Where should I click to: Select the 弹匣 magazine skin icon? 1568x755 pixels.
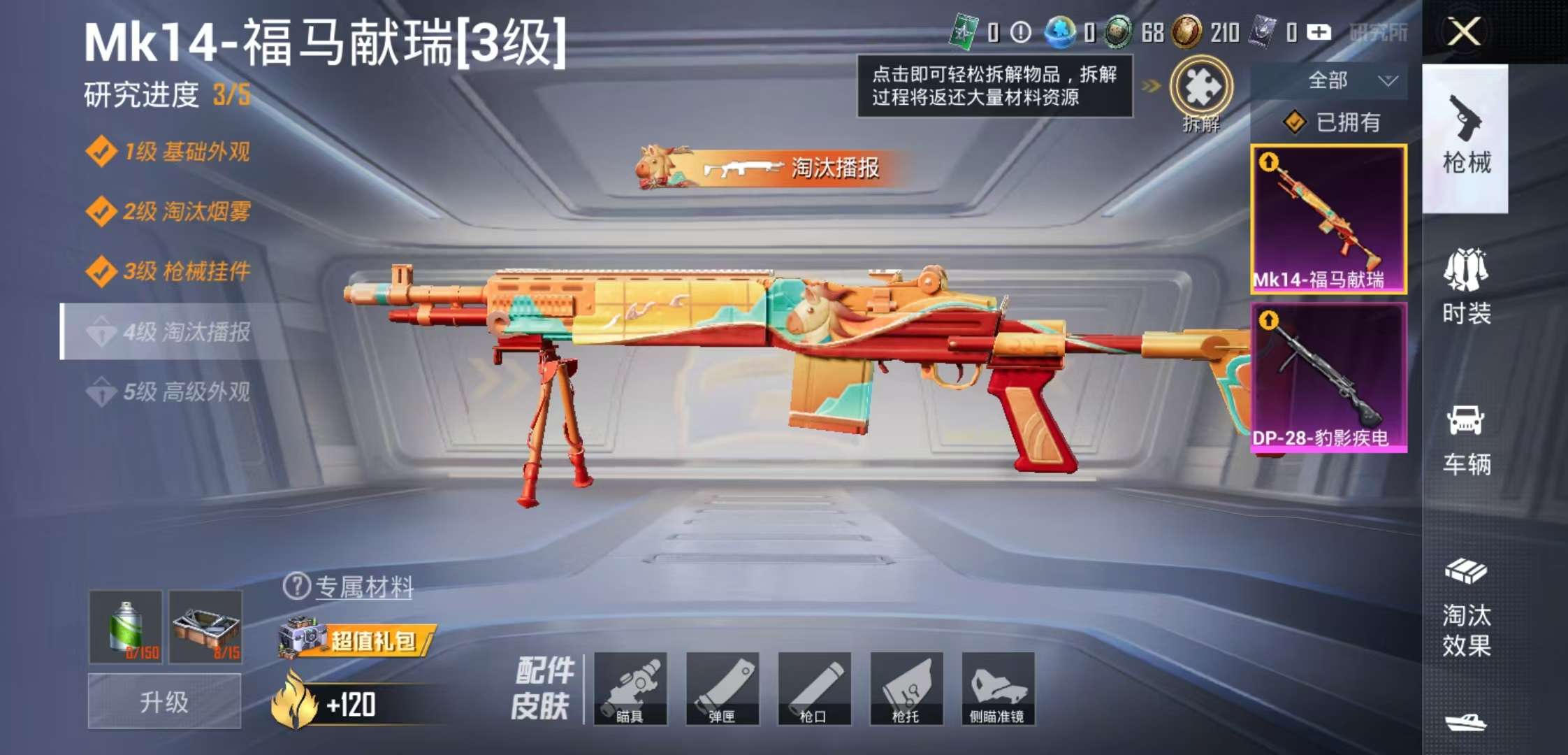pos(723,689)
